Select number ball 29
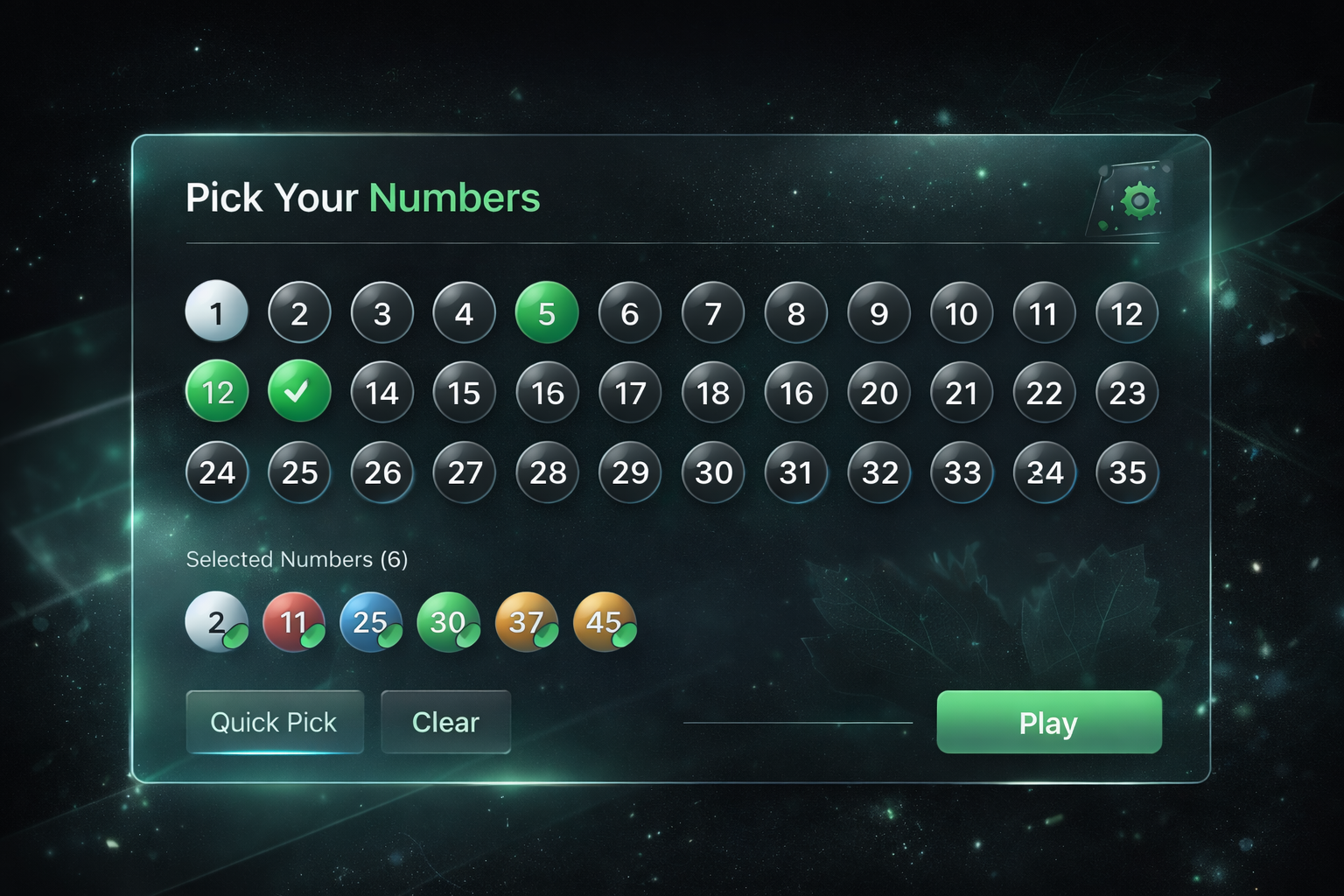This screenshot has height=896, width=1344. [x=629, y=473]
